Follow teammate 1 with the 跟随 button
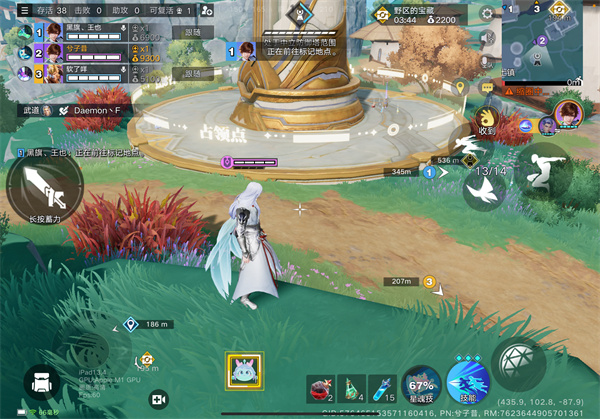Screen dimensions: 600x419 click(x=191, y=32)
